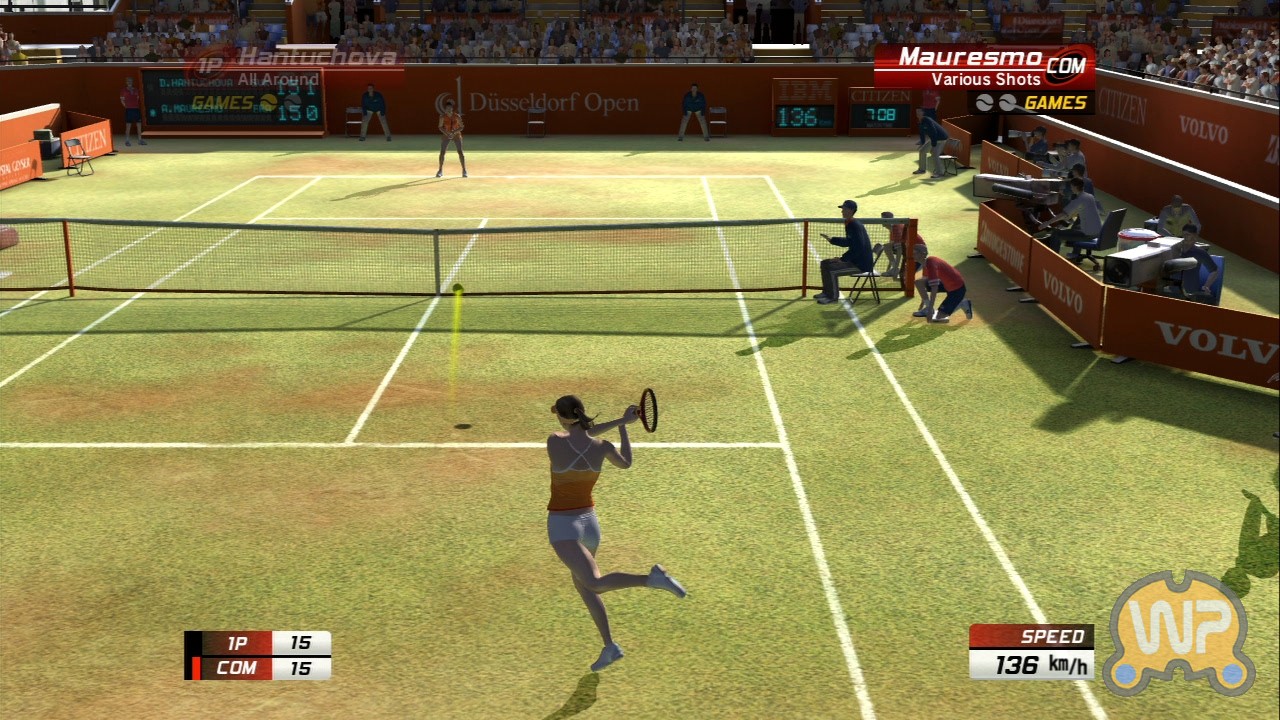
Task: Click the WP watermark logo
Action: click(1178, 633)
